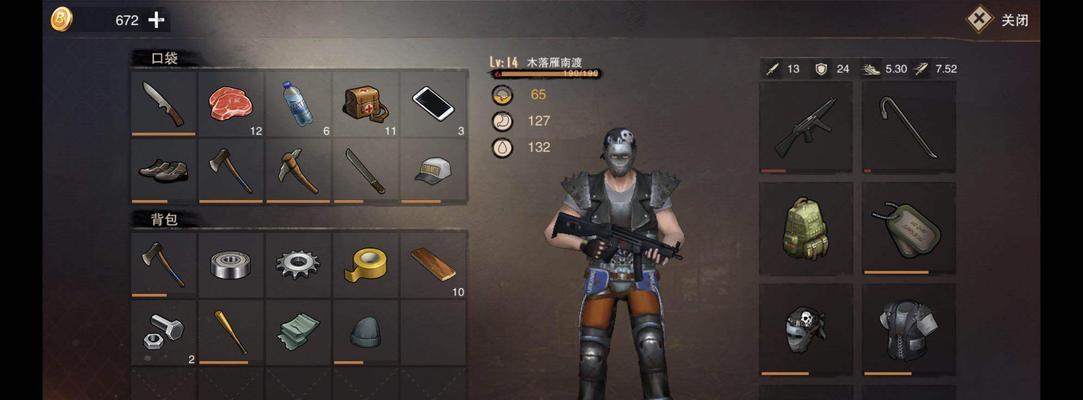
Task: Add more coins with the plus button
Action: (x=156, y=19)
